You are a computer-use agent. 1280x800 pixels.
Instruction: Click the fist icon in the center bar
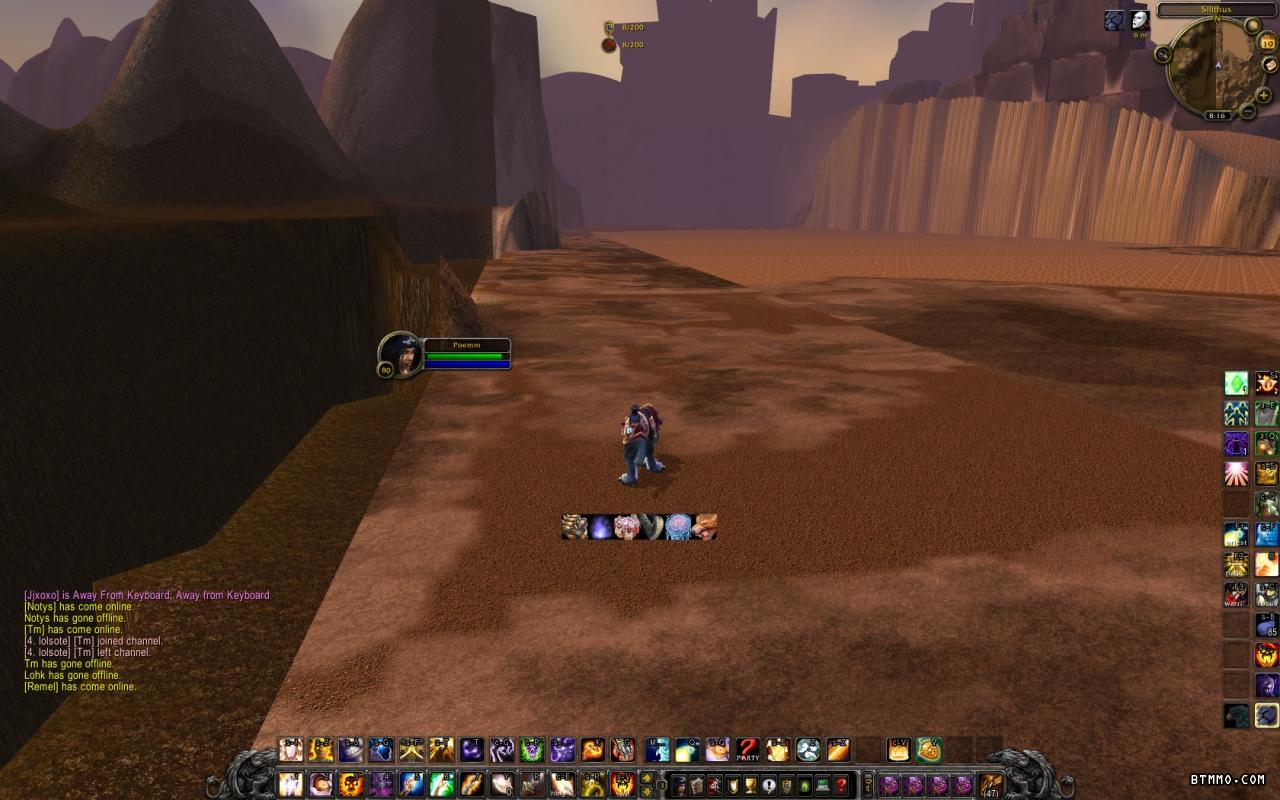[x=574, y=527]
